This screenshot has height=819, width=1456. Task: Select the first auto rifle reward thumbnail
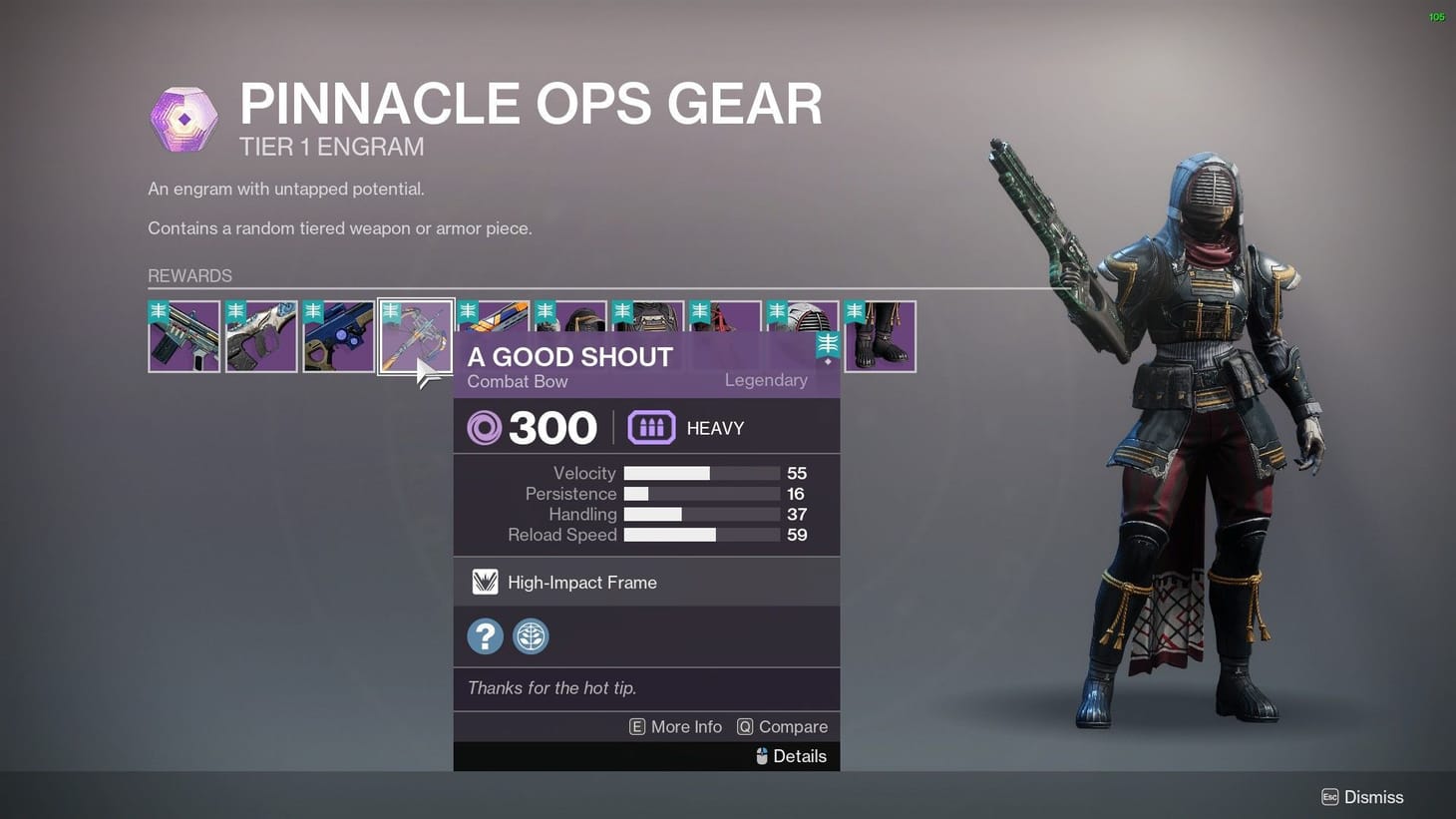pos(183,336)
